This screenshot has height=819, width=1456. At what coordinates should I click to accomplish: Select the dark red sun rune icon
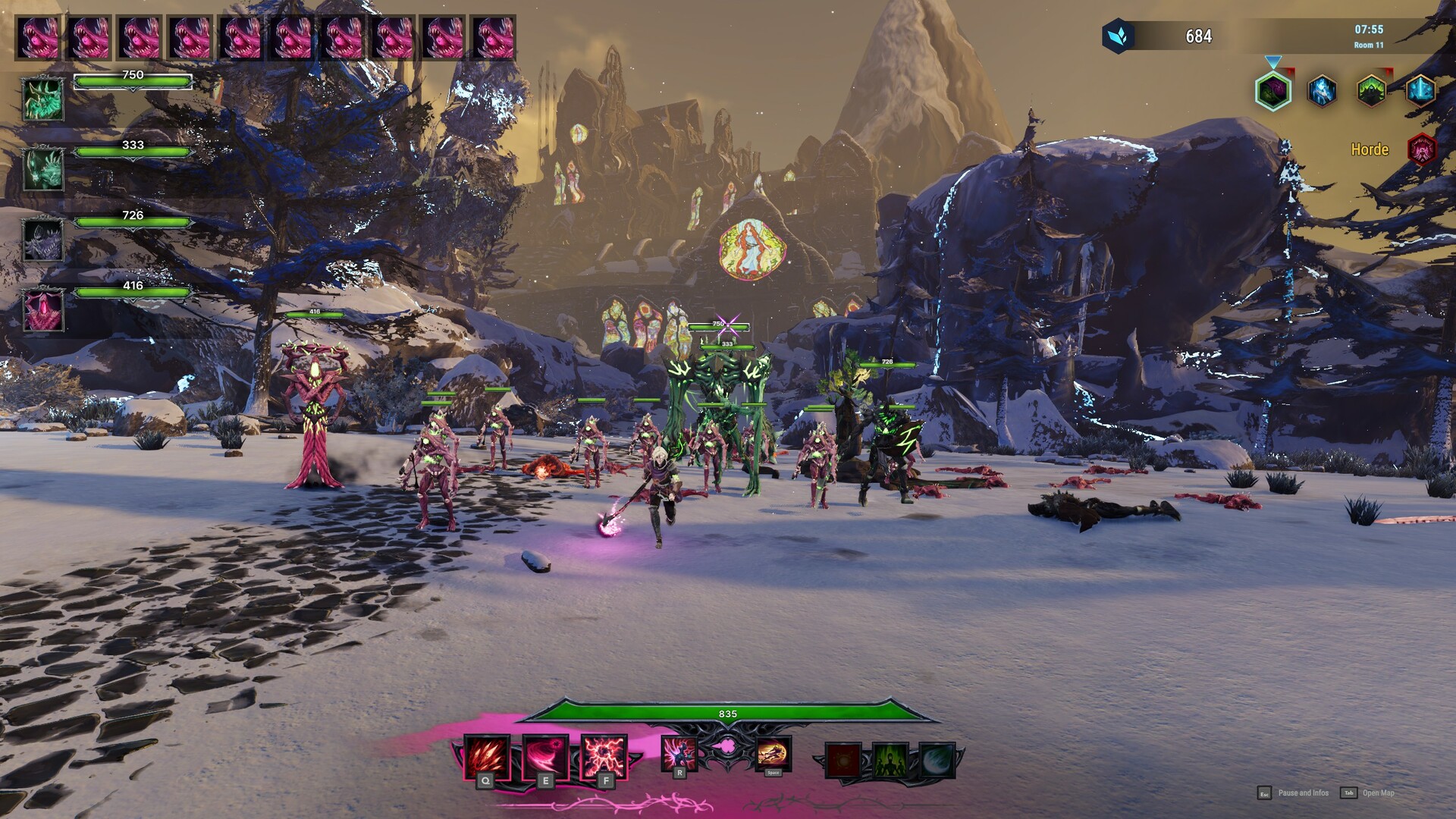pos(843,760)
